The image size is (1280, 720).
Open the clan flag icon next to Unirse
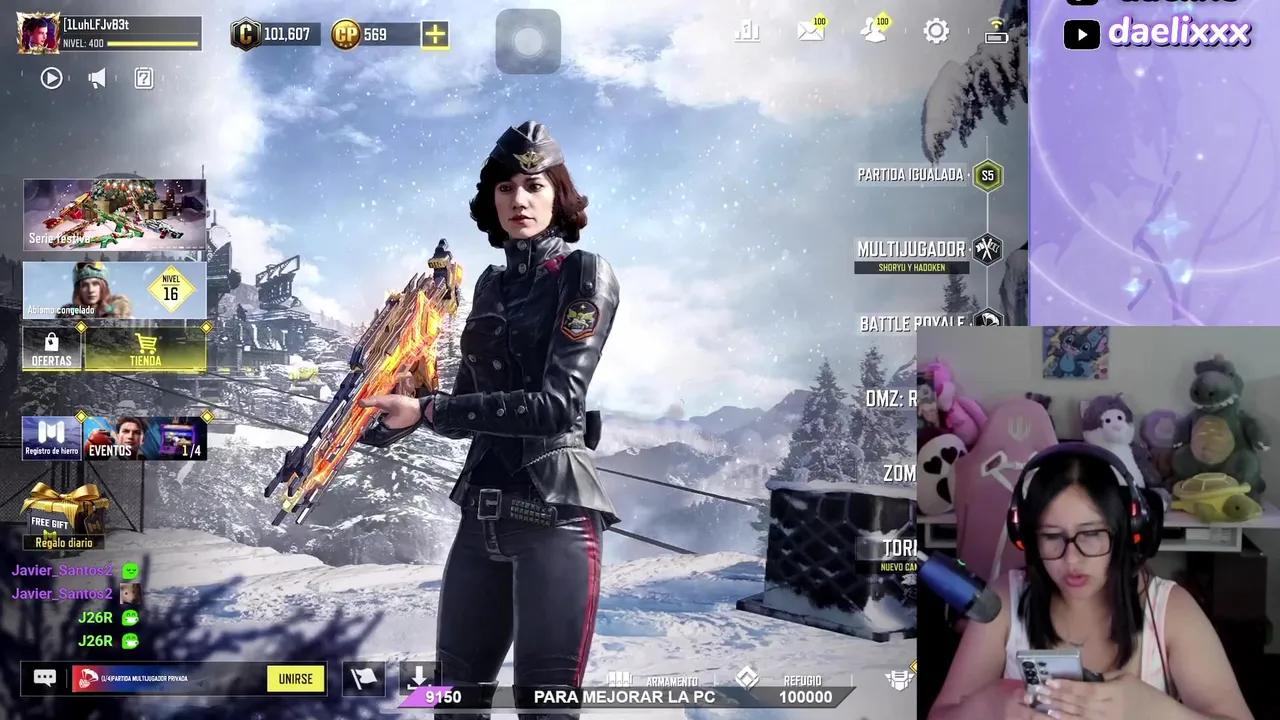(x=364, y=678)
